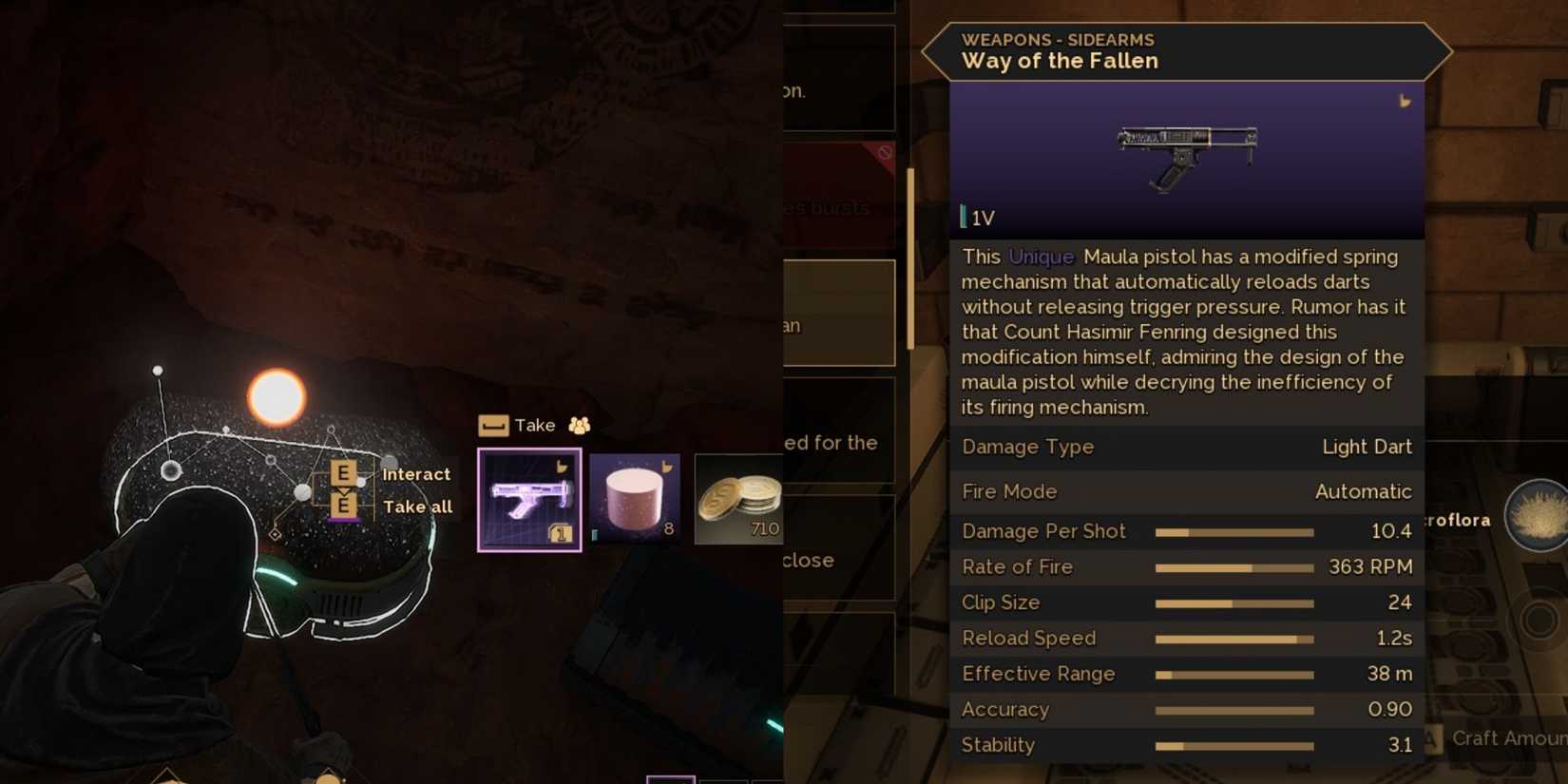
Task: Expand the Craft Amount control
Action: tap(1506, 737)
